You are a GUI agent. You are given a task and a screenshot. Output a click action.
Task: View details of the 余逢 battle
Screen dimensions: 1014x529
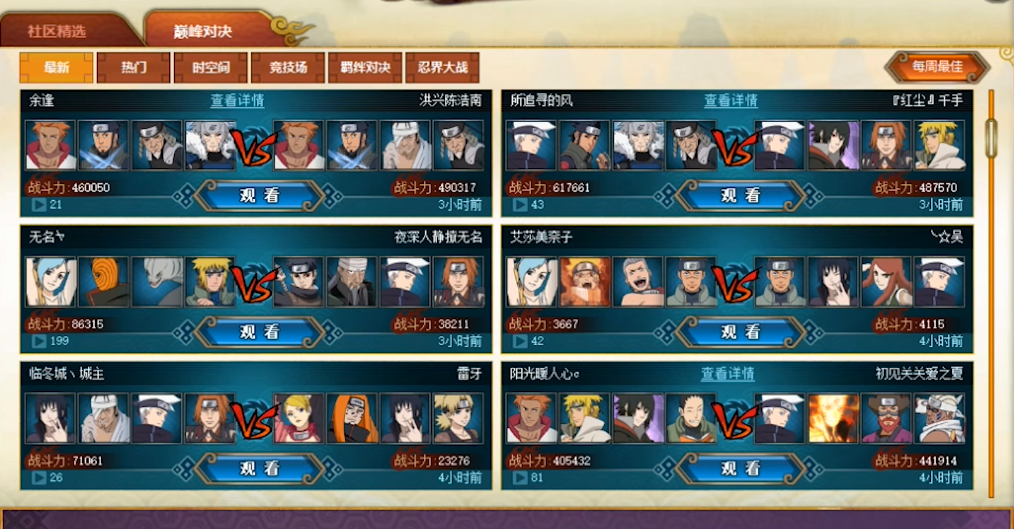(x=237, y=100)
